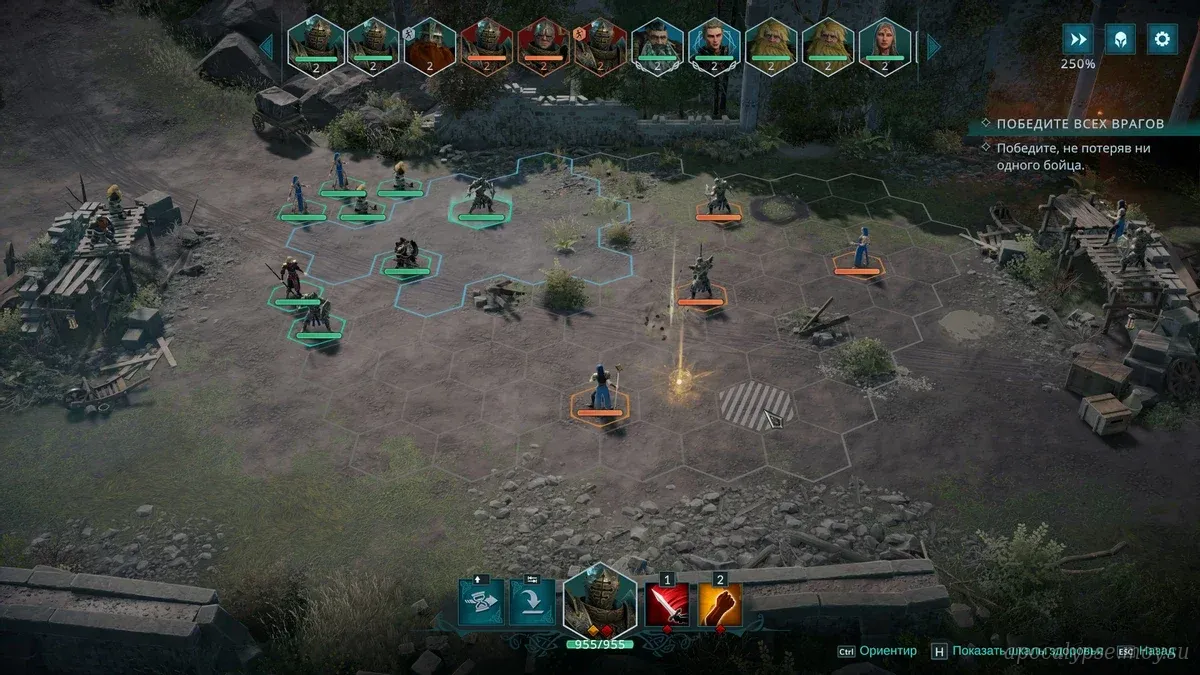This screenshot has height=675, width=1200.
Task: Select the striped hex tile under the cursor
Action: [756, 405]
